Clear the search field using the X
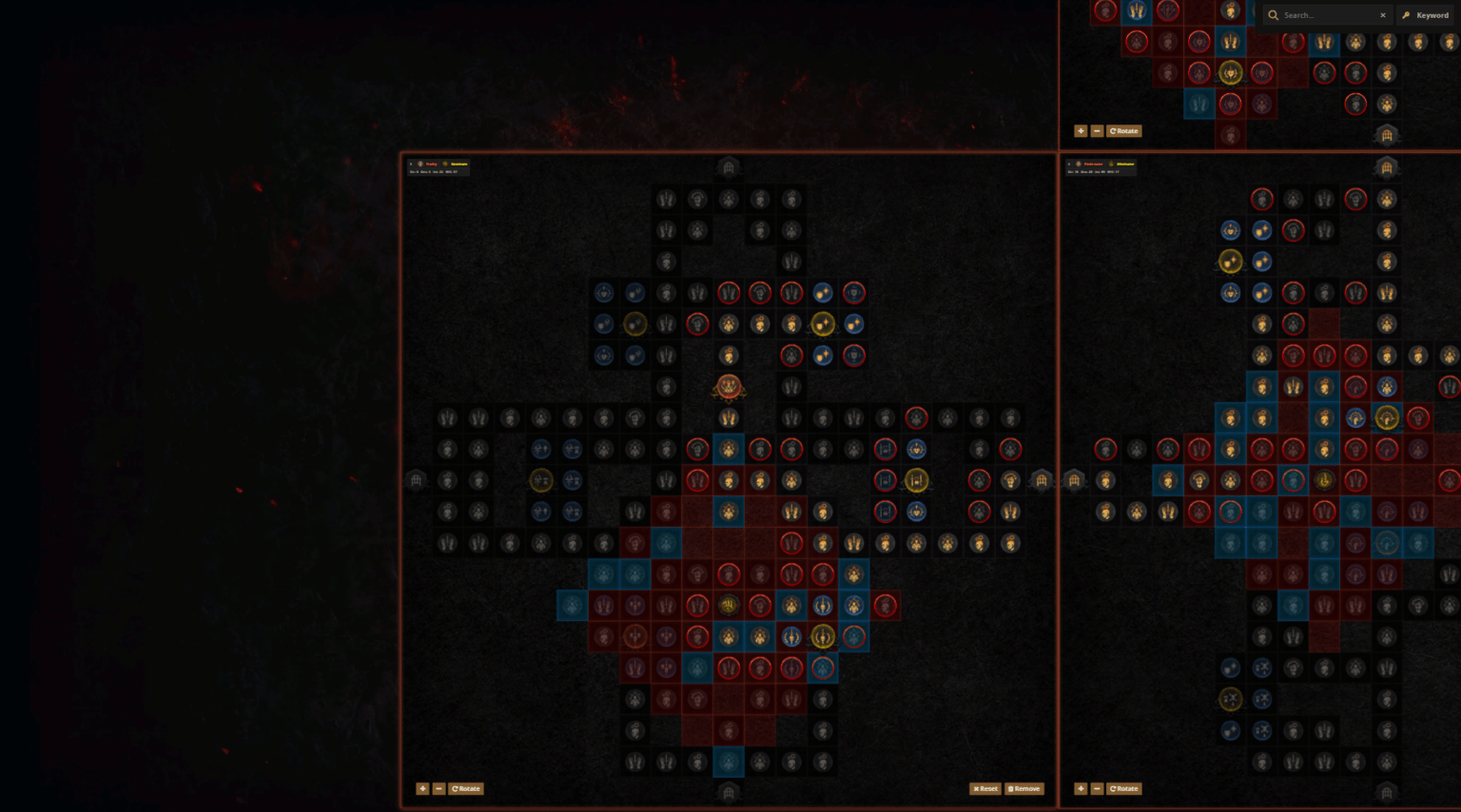The height and width of the screenshot is (812, 1461). pyautogui.click(x=1384, y=15)
